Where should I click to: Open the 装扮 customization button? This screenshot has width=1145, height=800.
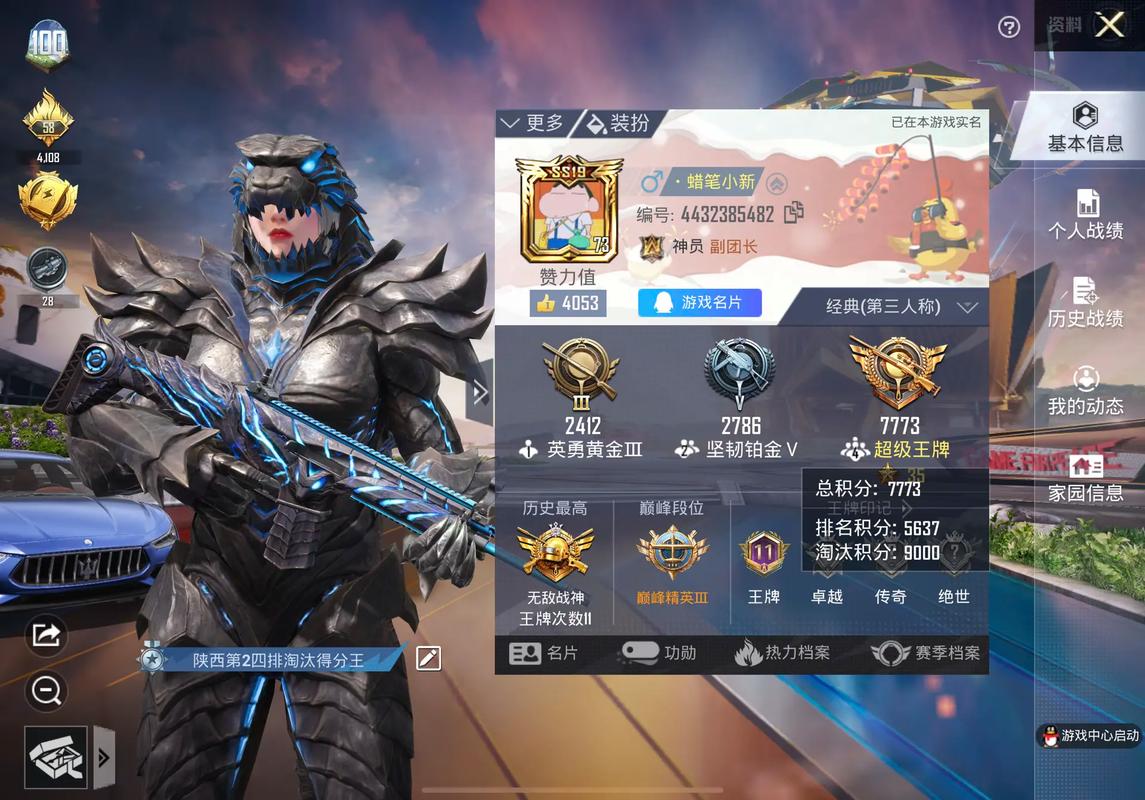618,123
